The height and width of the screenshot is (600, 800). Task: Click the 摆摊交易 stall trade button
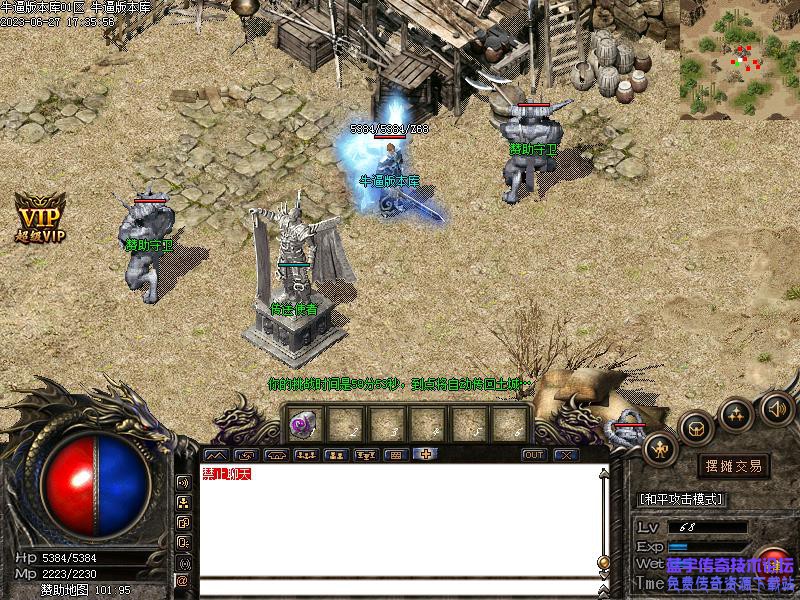point(734,466)
